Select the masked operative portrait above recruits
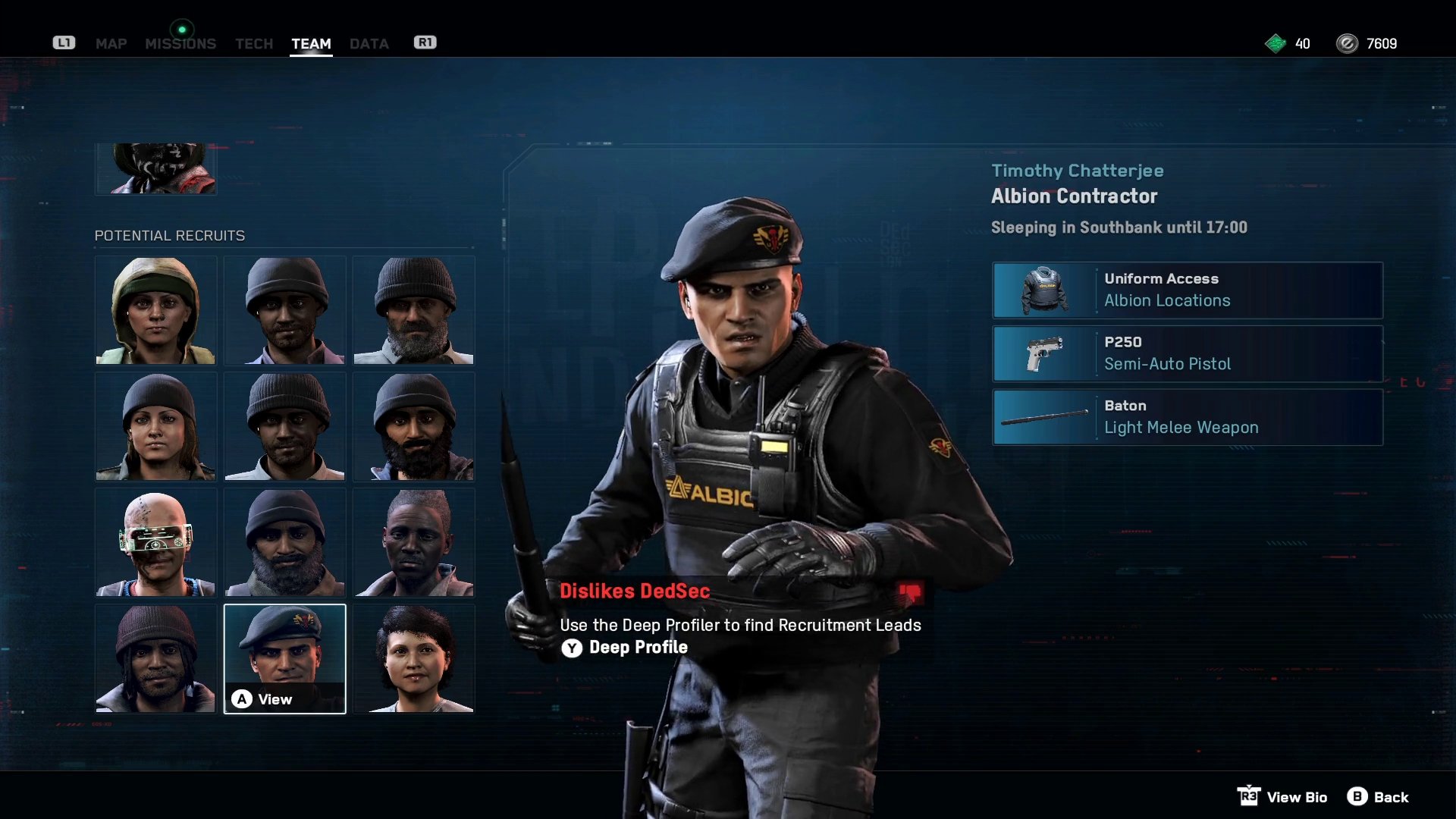 coord(155,169)
